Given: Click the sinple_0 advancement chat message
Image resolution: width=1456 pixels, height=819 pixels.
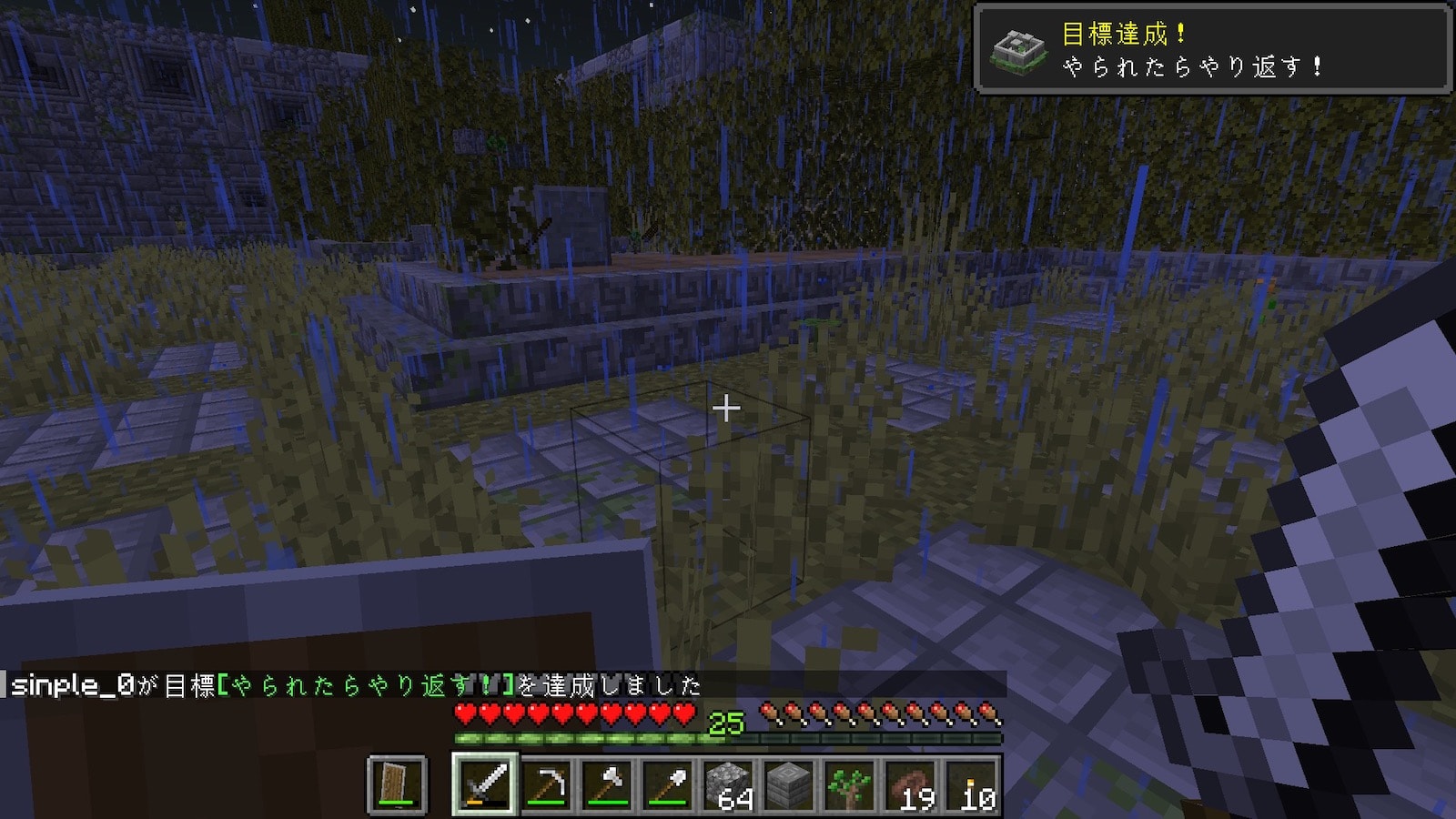Looking at the screenshot, I should pyautogui.click(x=355, y=685).
